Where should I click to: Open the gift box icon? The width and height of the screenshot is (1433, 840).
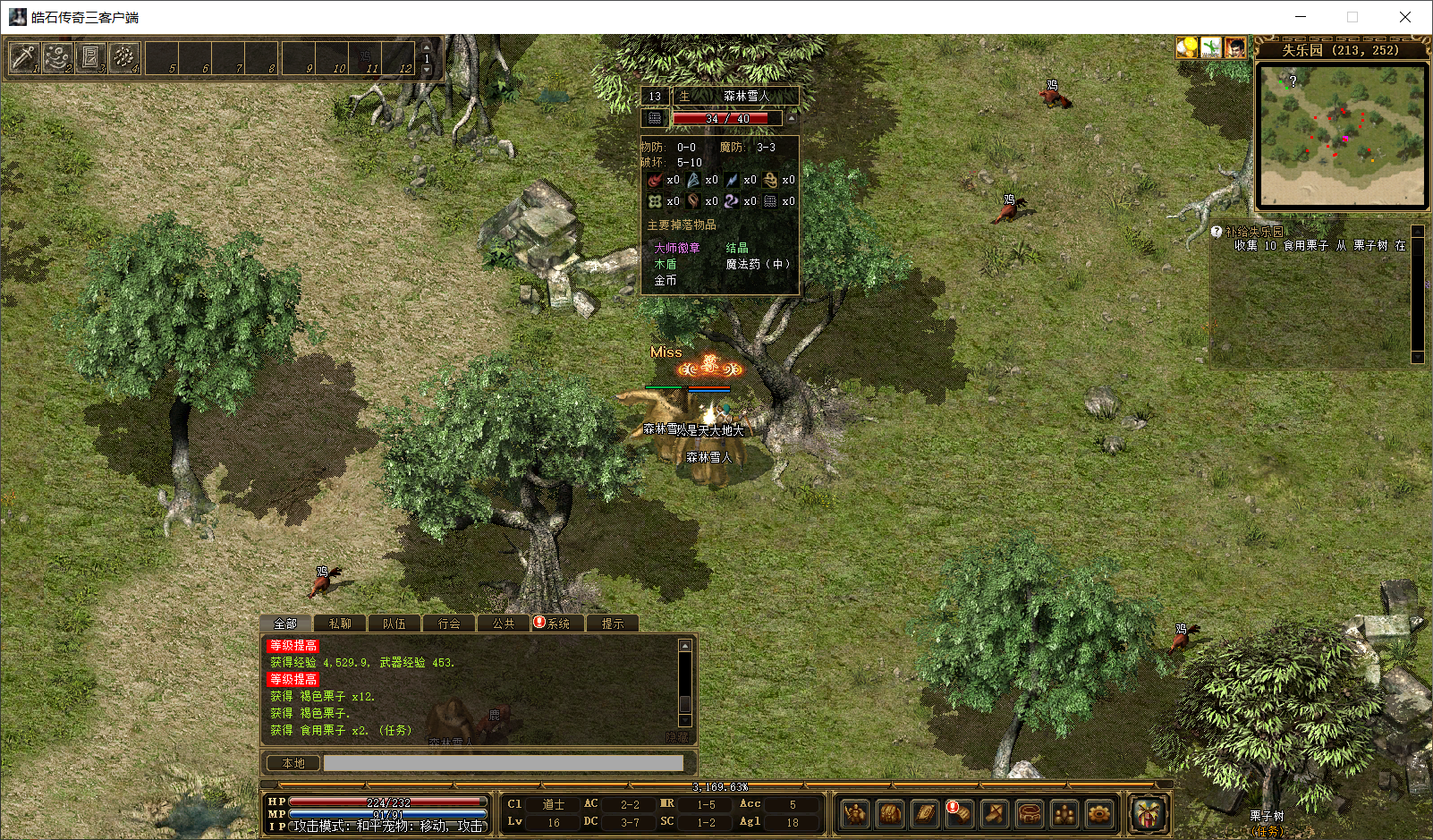tap(1148, 814)
